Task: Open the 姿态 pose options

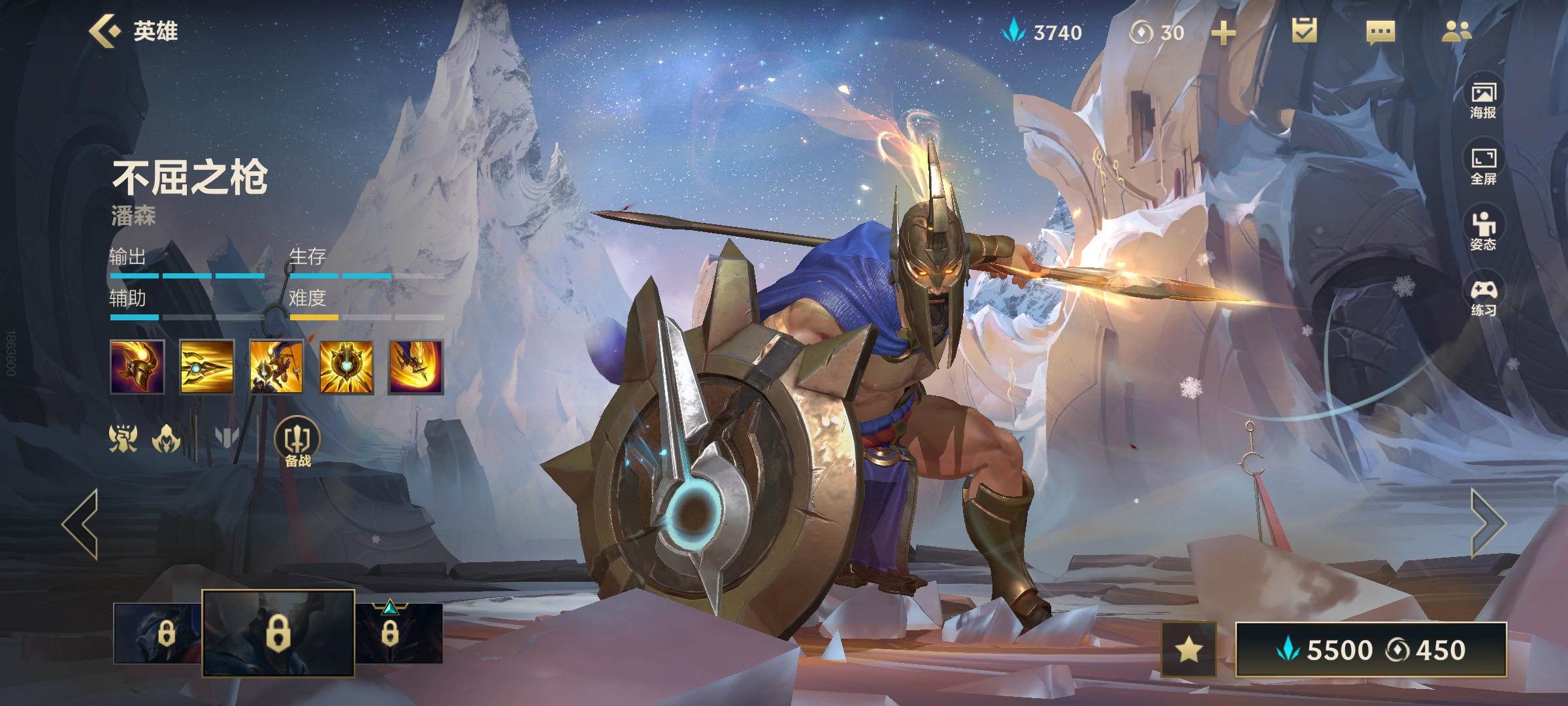Action: coord(1483,231)
